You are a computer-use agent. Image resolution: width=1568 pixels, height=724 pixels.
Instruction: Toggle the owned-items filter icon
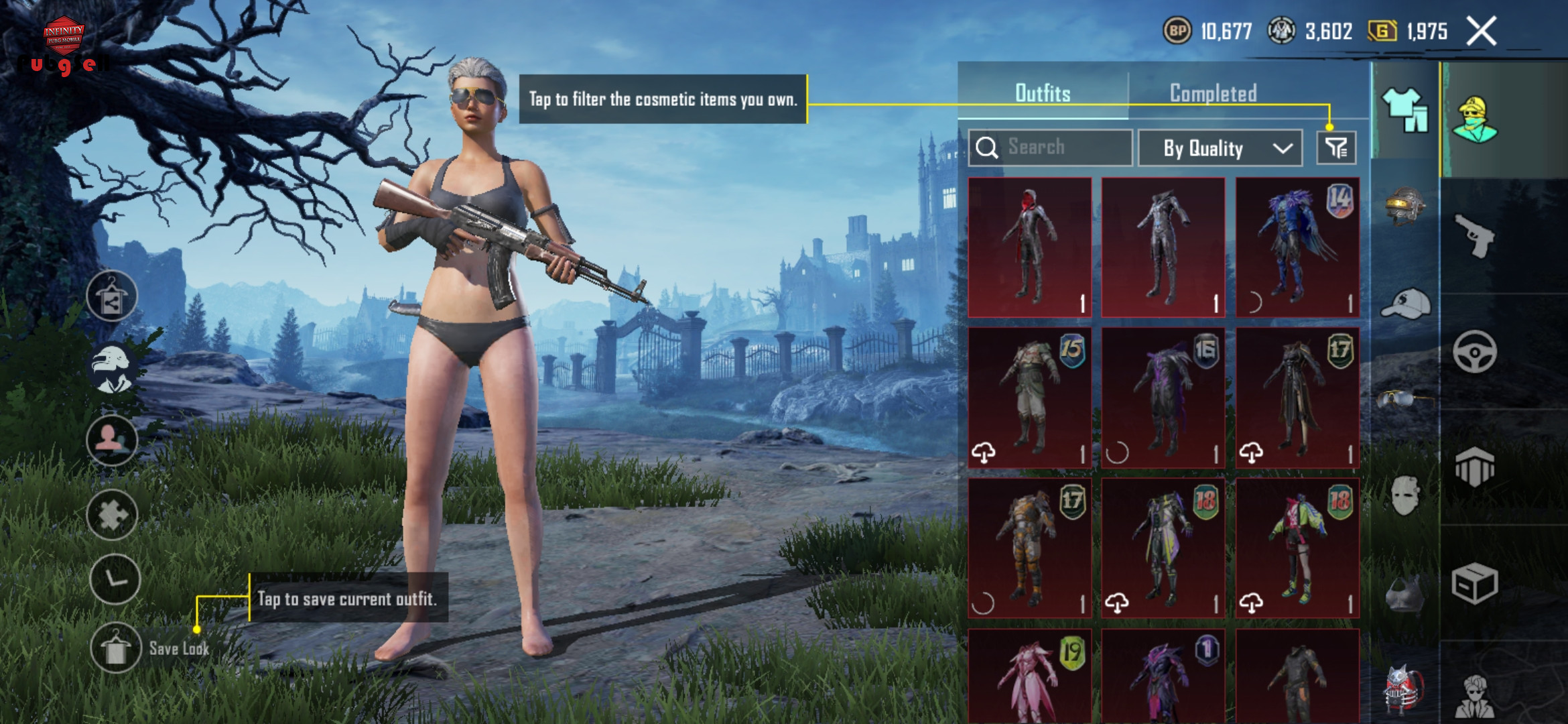tap(1336, 148)
